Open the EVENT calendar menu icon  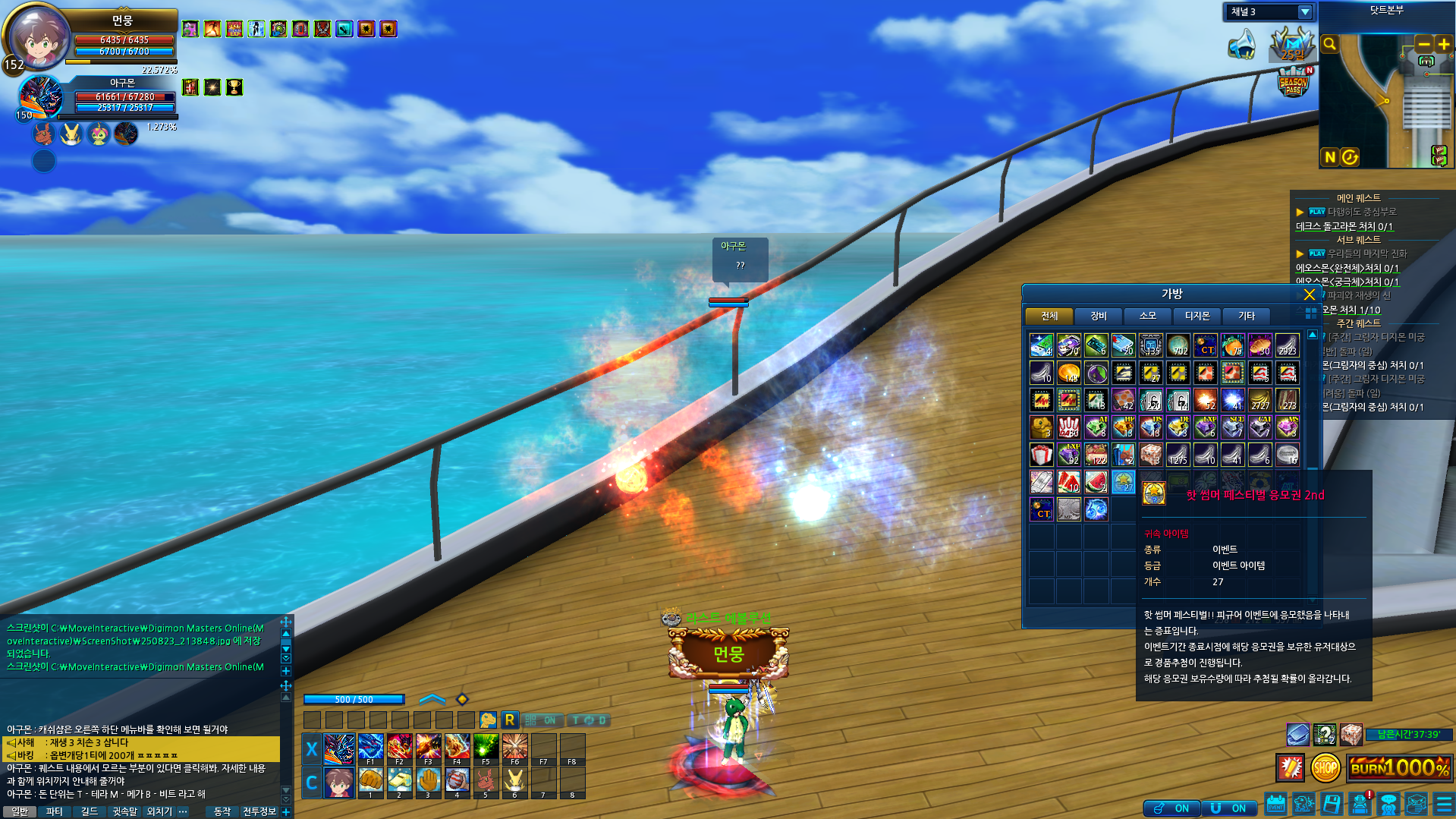tap(1275, 804)
